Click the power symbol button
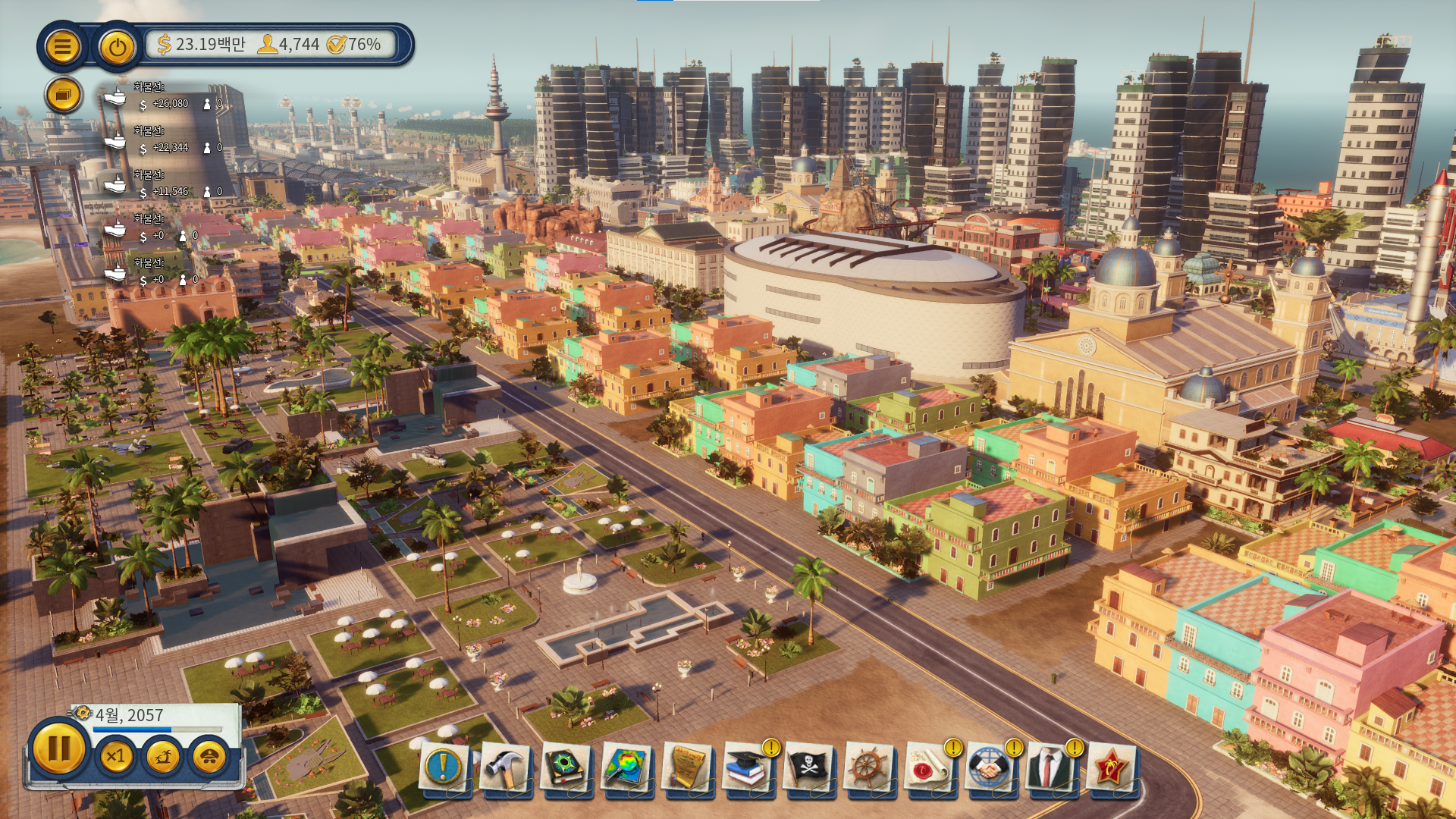Viewport: 1456px width, 819px height. [x=117, y=47]
